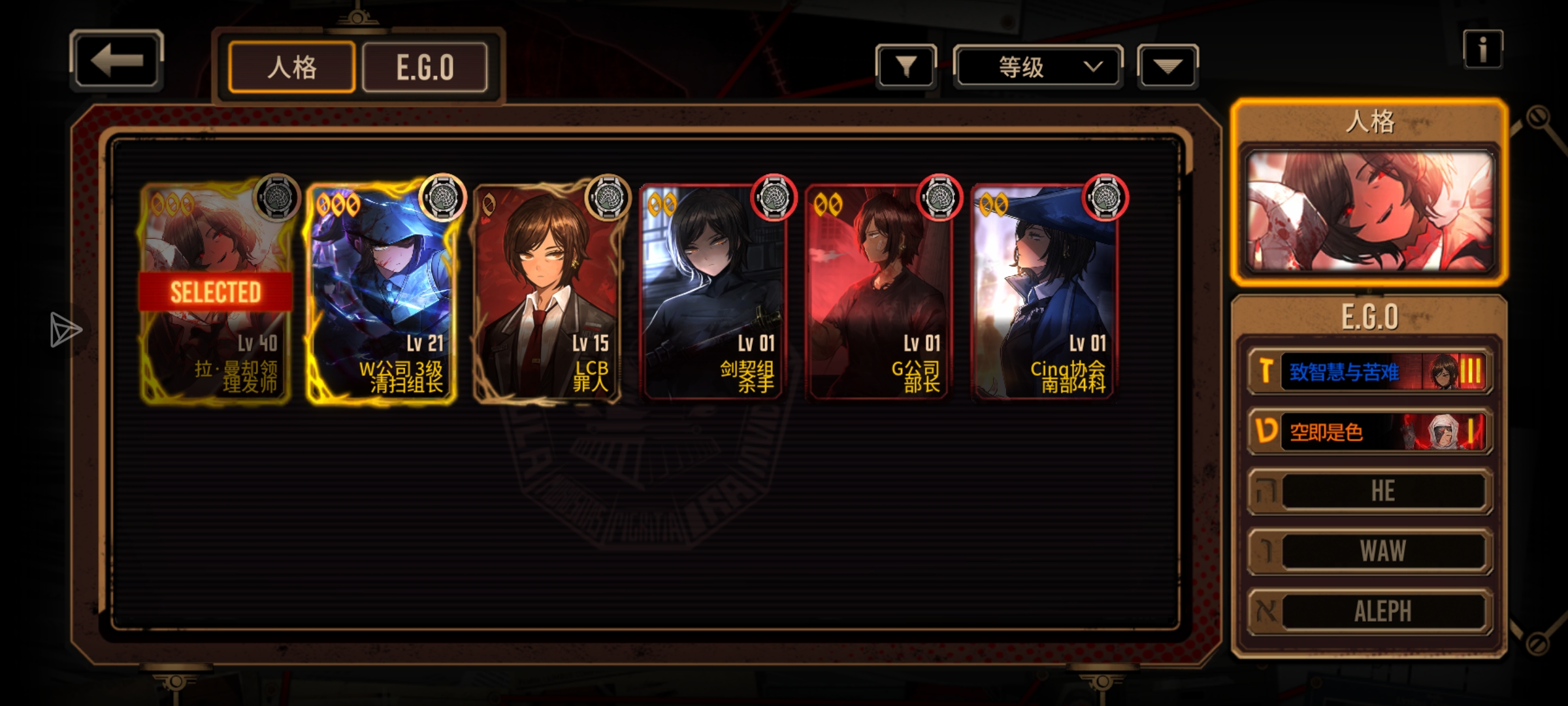Select the 空即是色 E.G.O slot
Viewport: 1568px width, 706px height.
[x=1369, y=431]
